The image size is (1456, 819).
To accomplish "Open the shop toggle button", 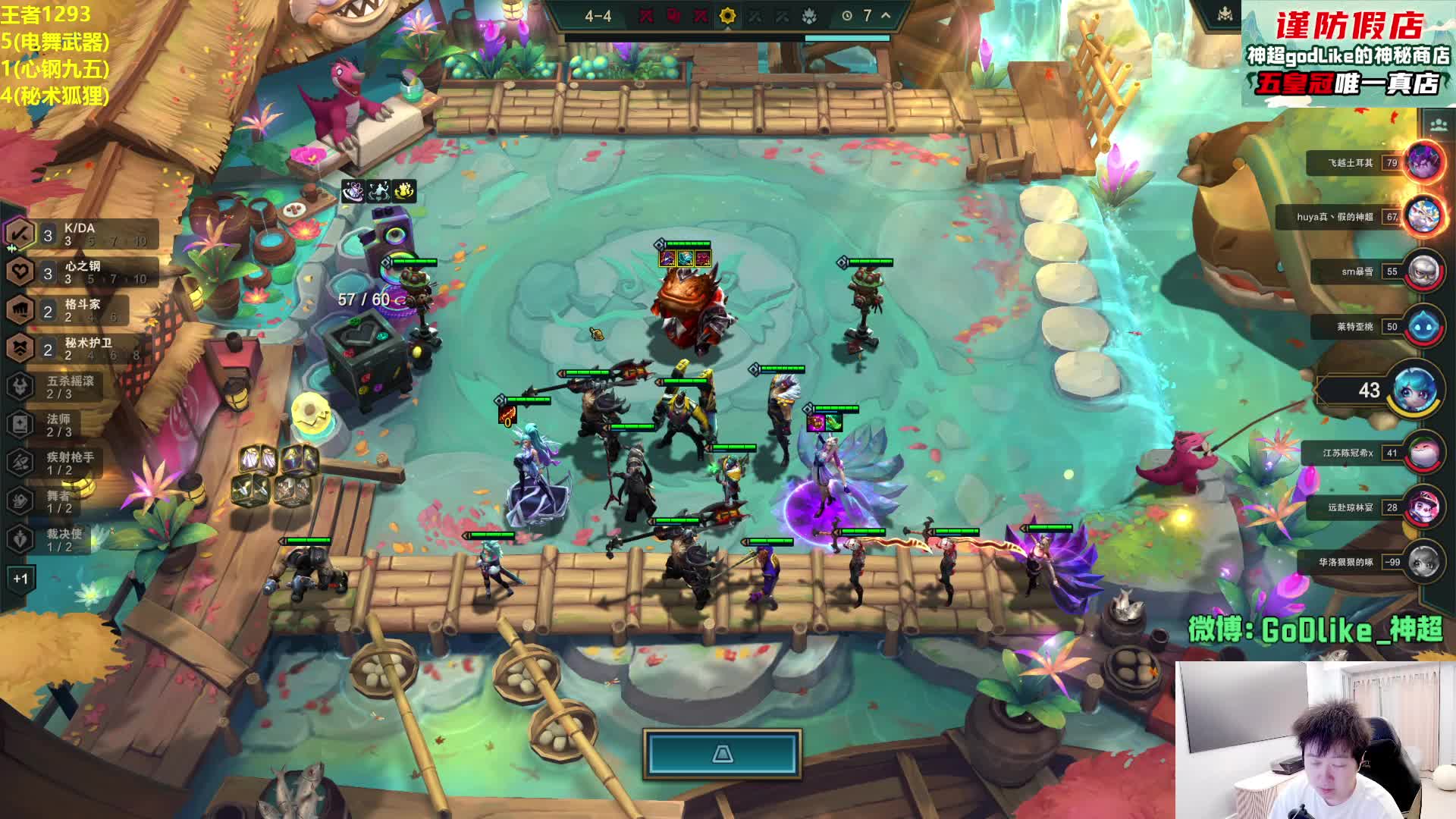I will (722, 754).
